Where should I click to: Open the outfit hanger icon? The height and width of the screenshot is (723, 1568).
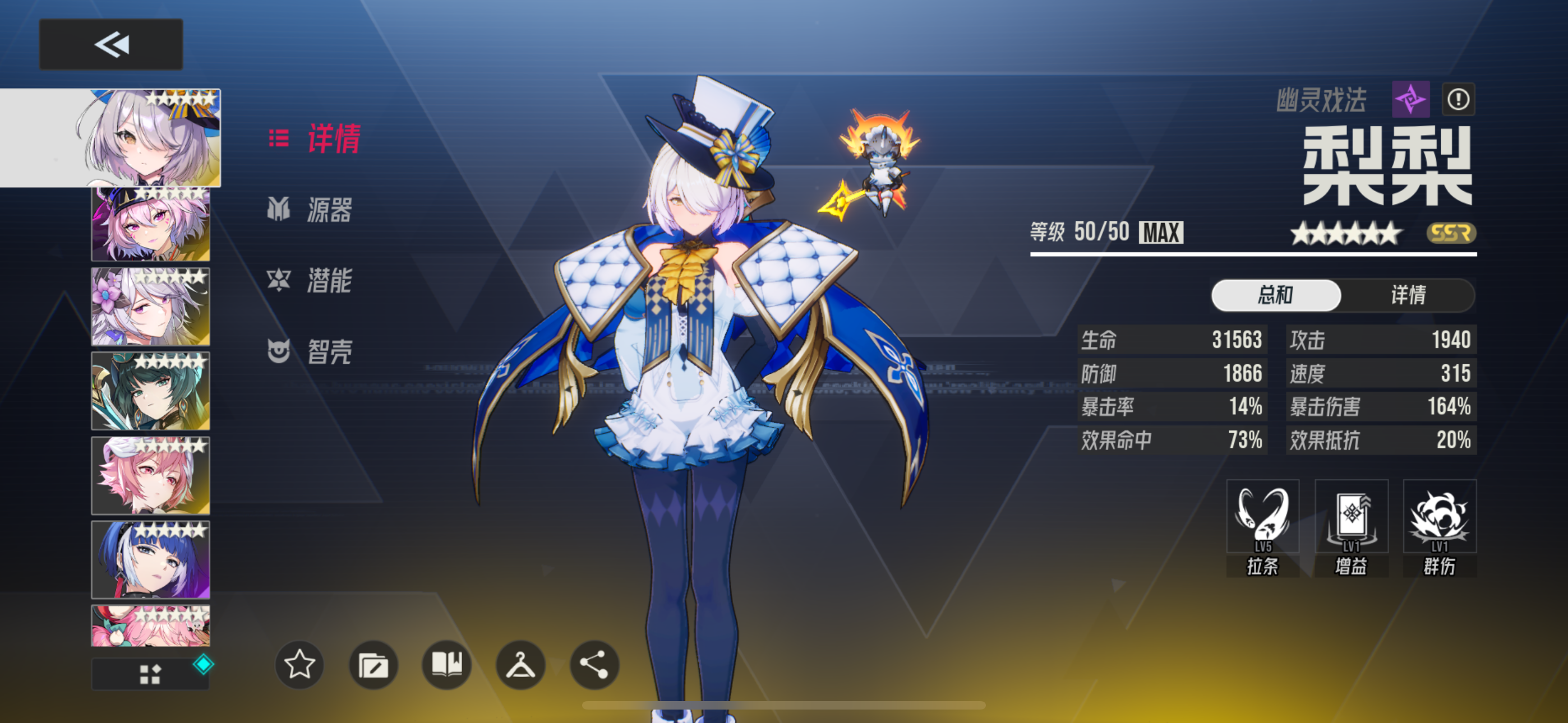[x=520, y=666]
